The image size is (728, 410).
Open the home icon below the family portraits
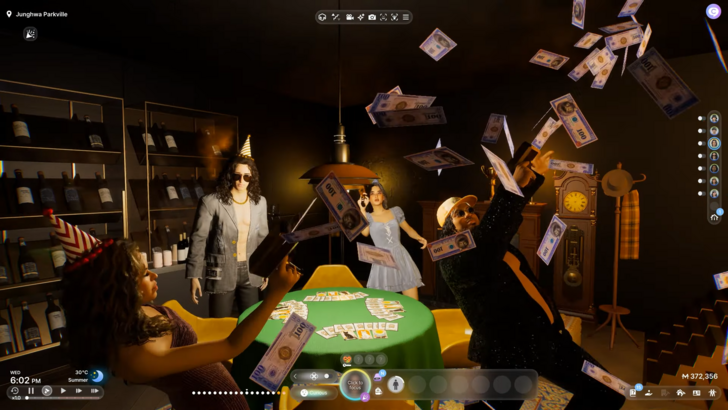tap(714, 216)
